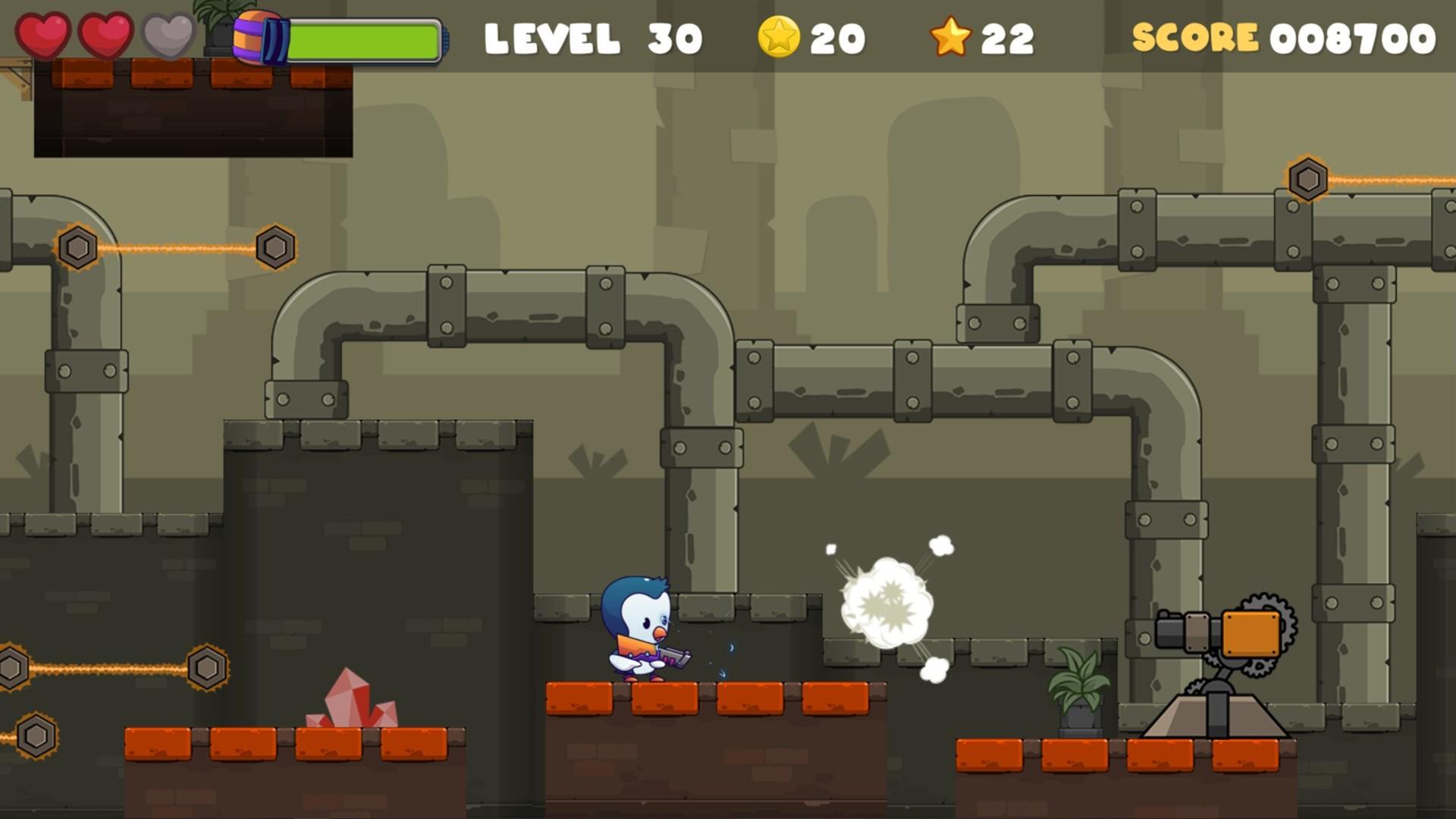1456x819 pixels.
Task: Click the grayed-out third heart icon
Action: coord(166,36)
